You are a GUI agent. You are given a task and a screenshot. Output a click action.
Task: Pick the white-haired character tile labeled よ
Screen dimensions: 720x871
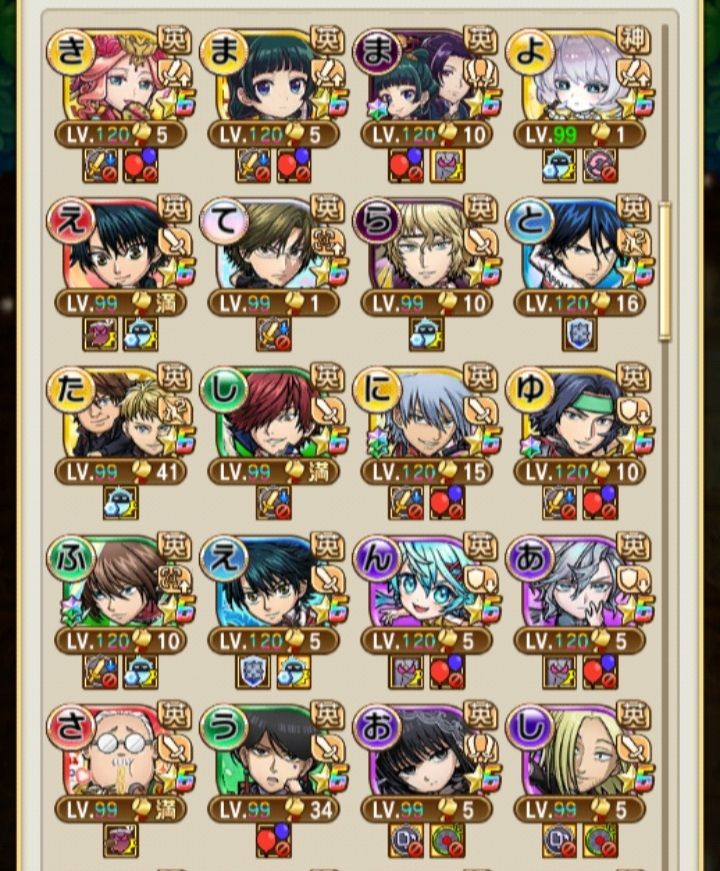pos(579,76)
